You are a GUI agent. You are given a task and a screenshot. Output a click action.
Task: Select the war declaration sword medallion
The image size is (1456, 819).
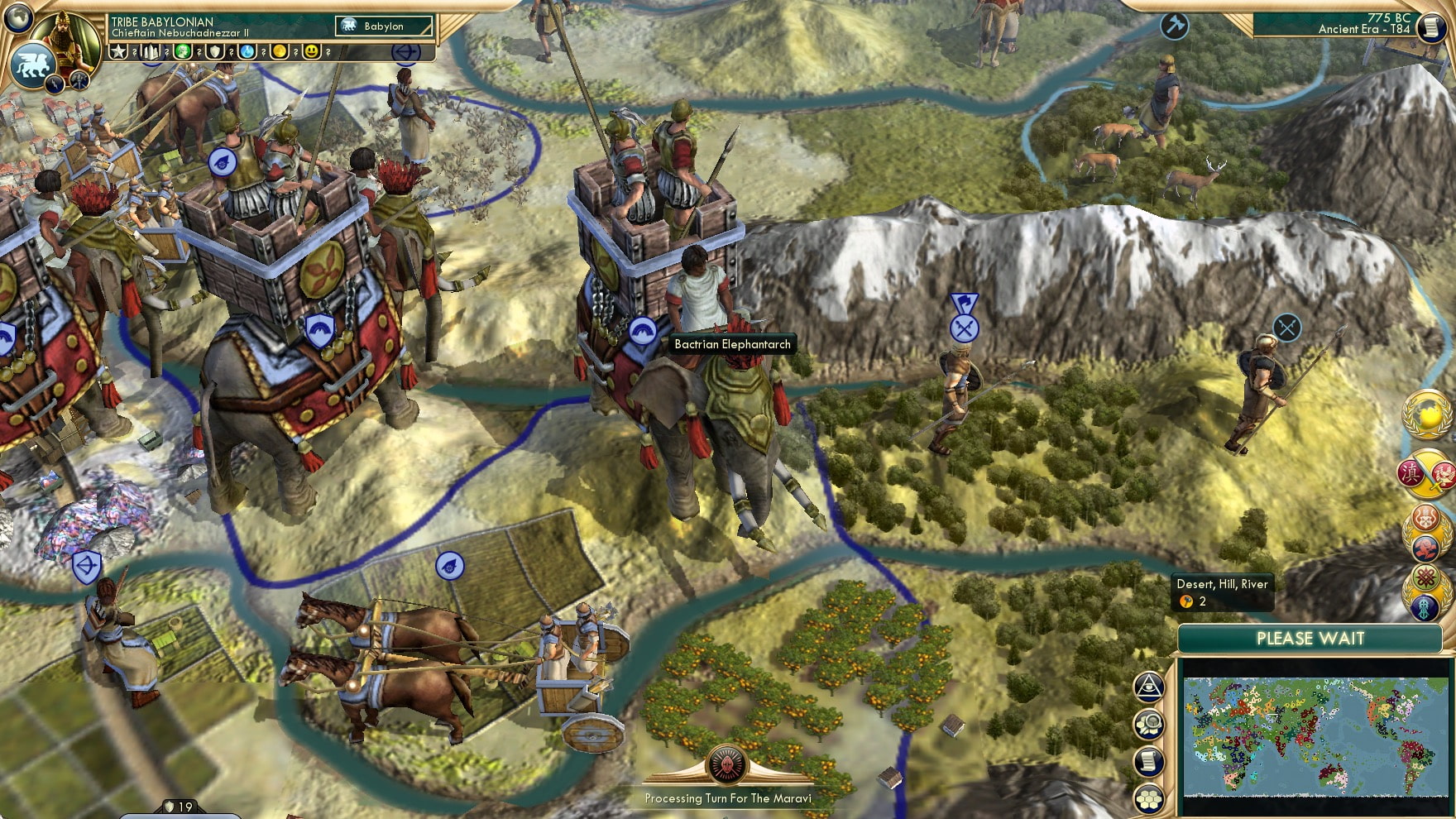pyautogui.click(x=1425, y=474)
